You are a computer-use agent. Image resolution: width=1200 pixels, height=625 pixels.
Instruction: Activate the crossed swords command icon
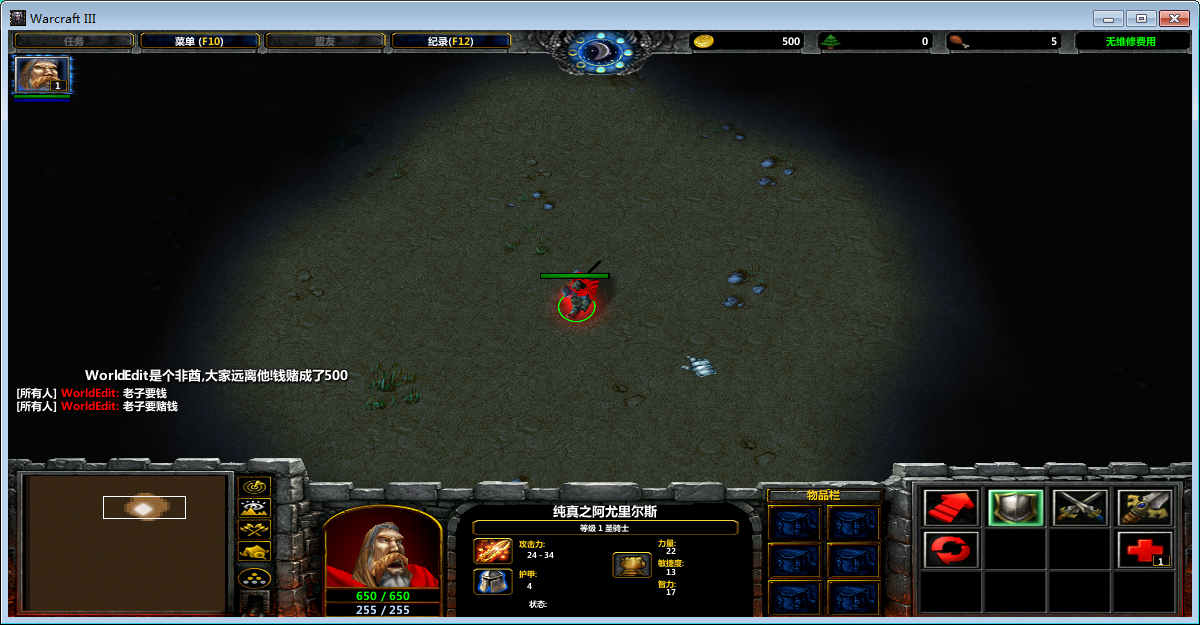1080,508
